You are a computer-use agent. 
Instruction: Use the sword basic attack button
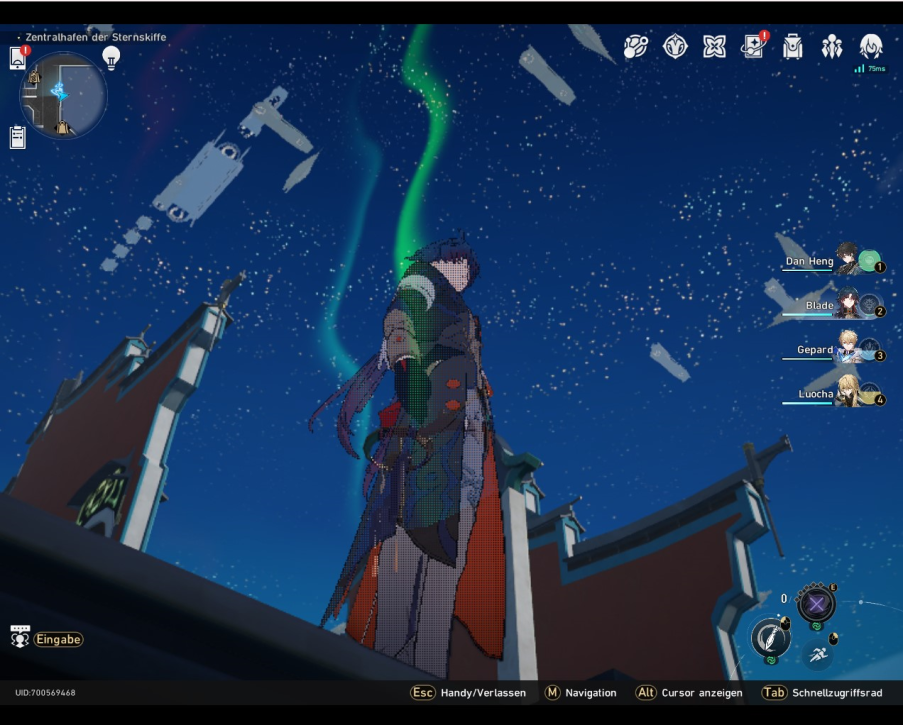[769, 637]
